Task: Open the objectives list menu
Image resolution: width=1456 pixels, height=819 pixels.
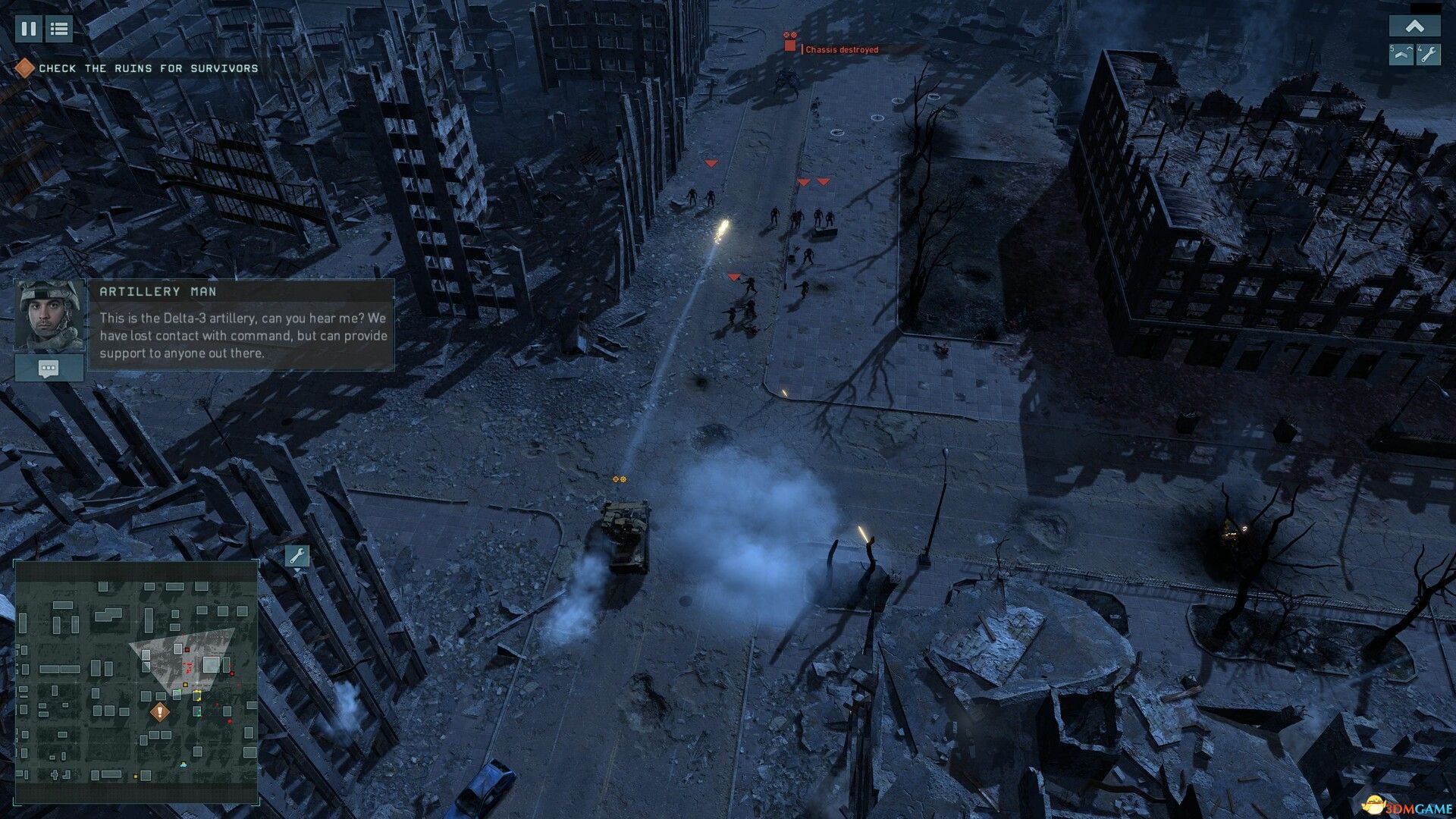Action: 58,30
